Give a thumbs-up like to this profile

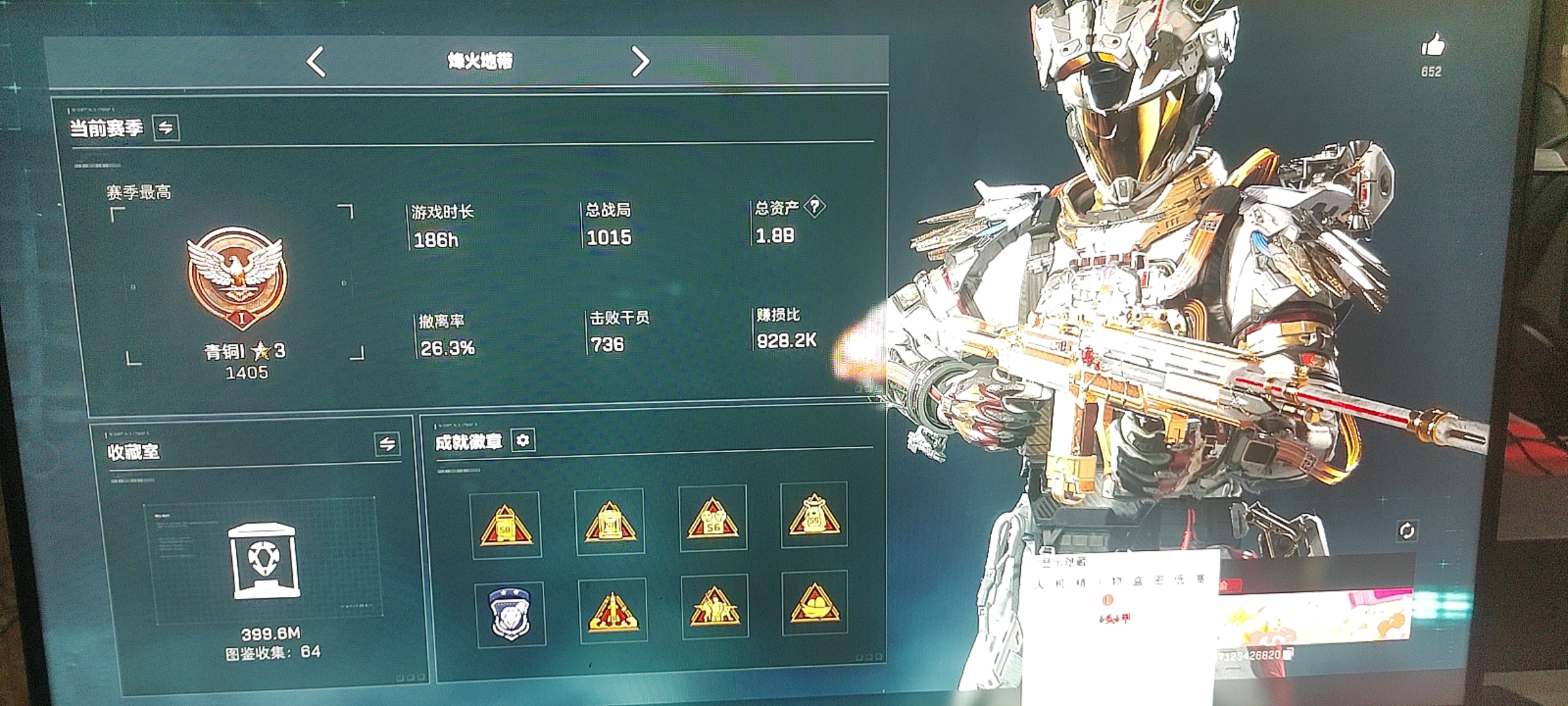(x=1432, y=46)
